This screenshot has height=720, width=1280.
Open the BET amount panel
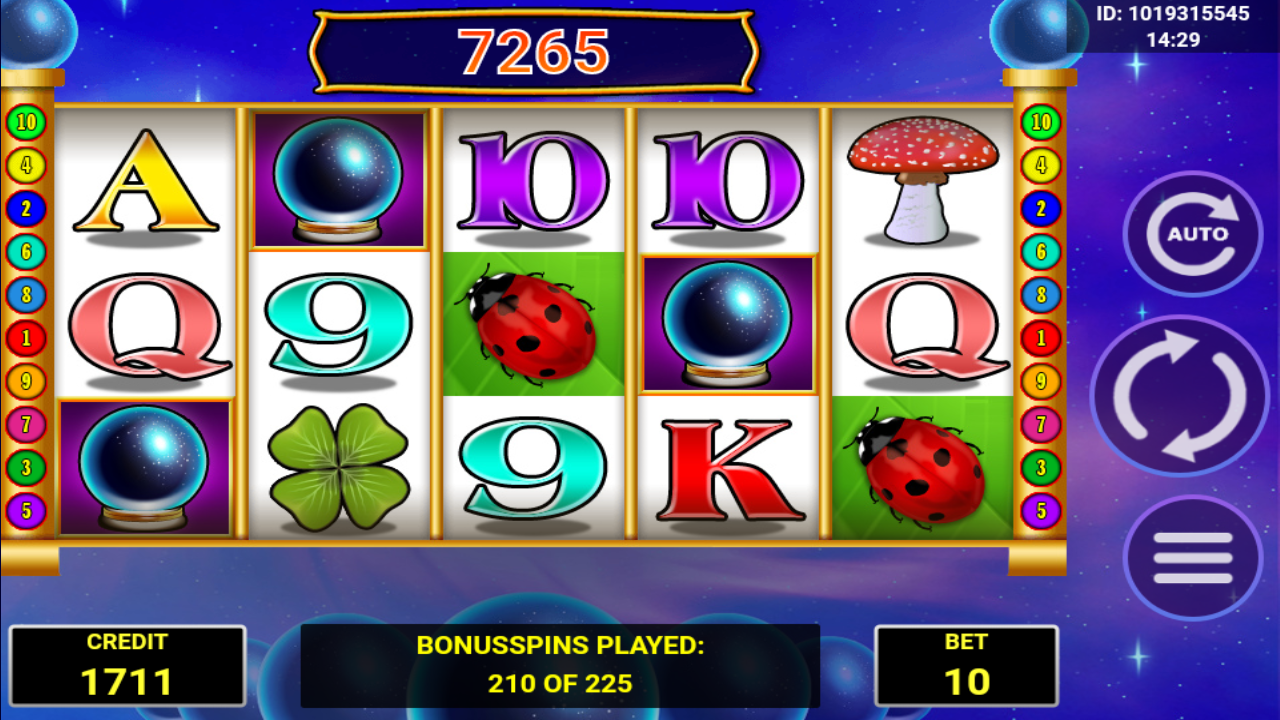(966, 666)
